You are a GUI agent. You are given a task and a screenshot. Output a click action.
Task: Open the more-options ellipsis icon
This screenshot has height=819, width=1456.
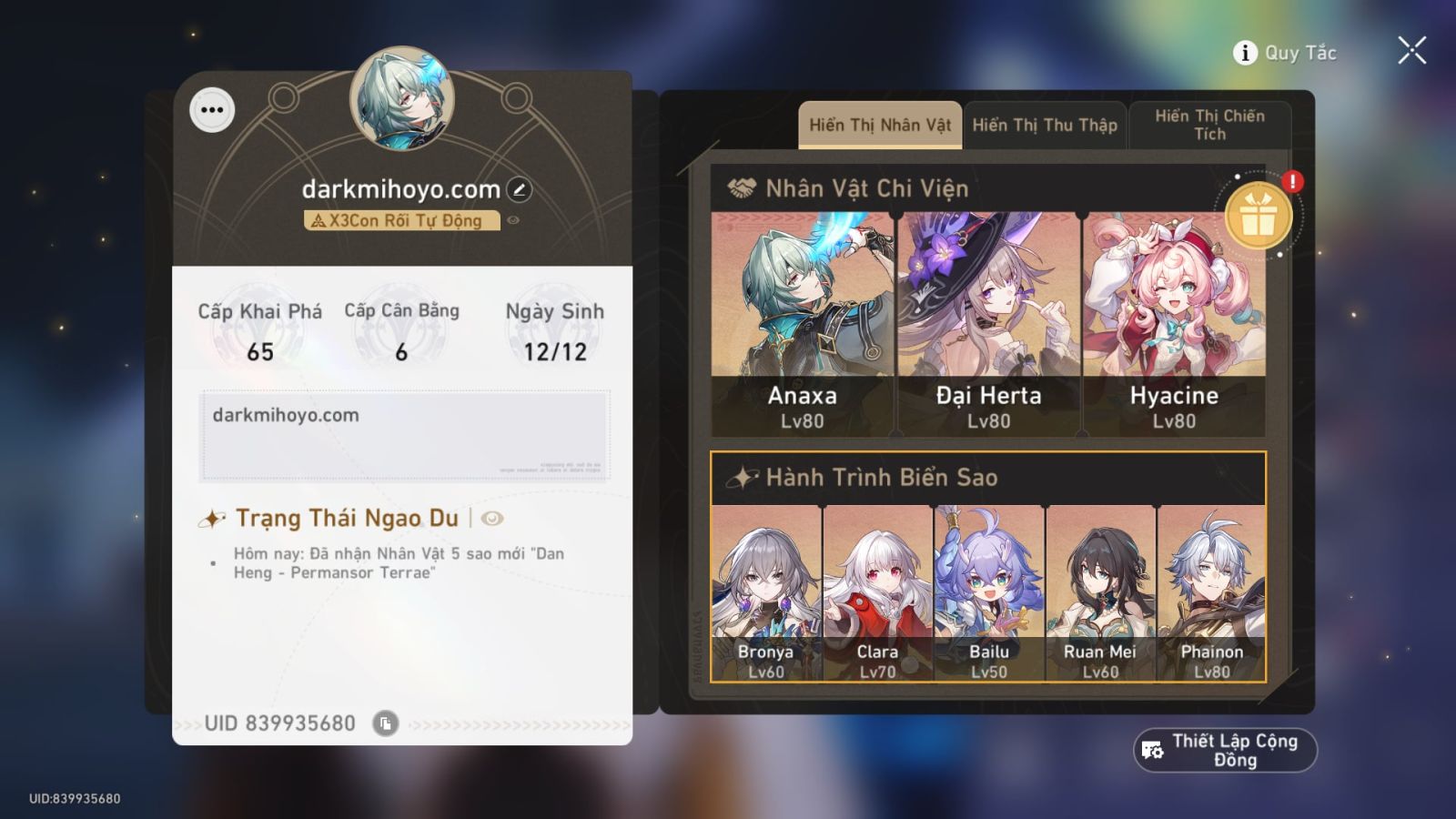pyautogui.click(x=213, y=110)
